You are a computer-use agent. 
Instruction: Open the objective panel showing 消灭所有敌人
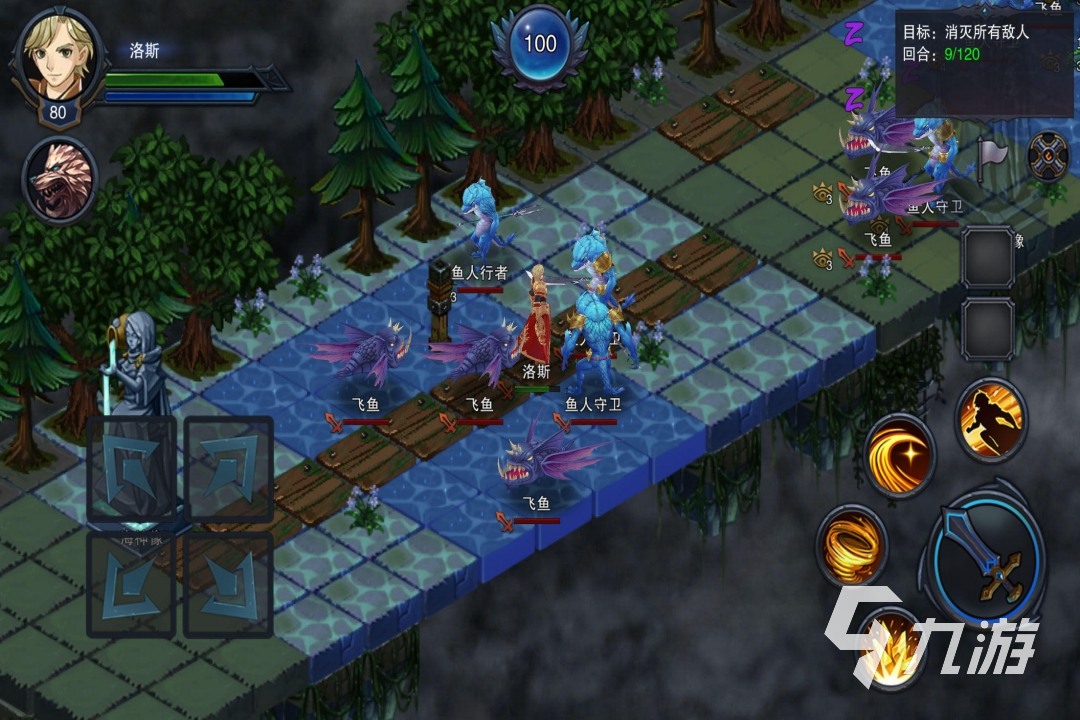pyautogui.click(x=985, y=43)
